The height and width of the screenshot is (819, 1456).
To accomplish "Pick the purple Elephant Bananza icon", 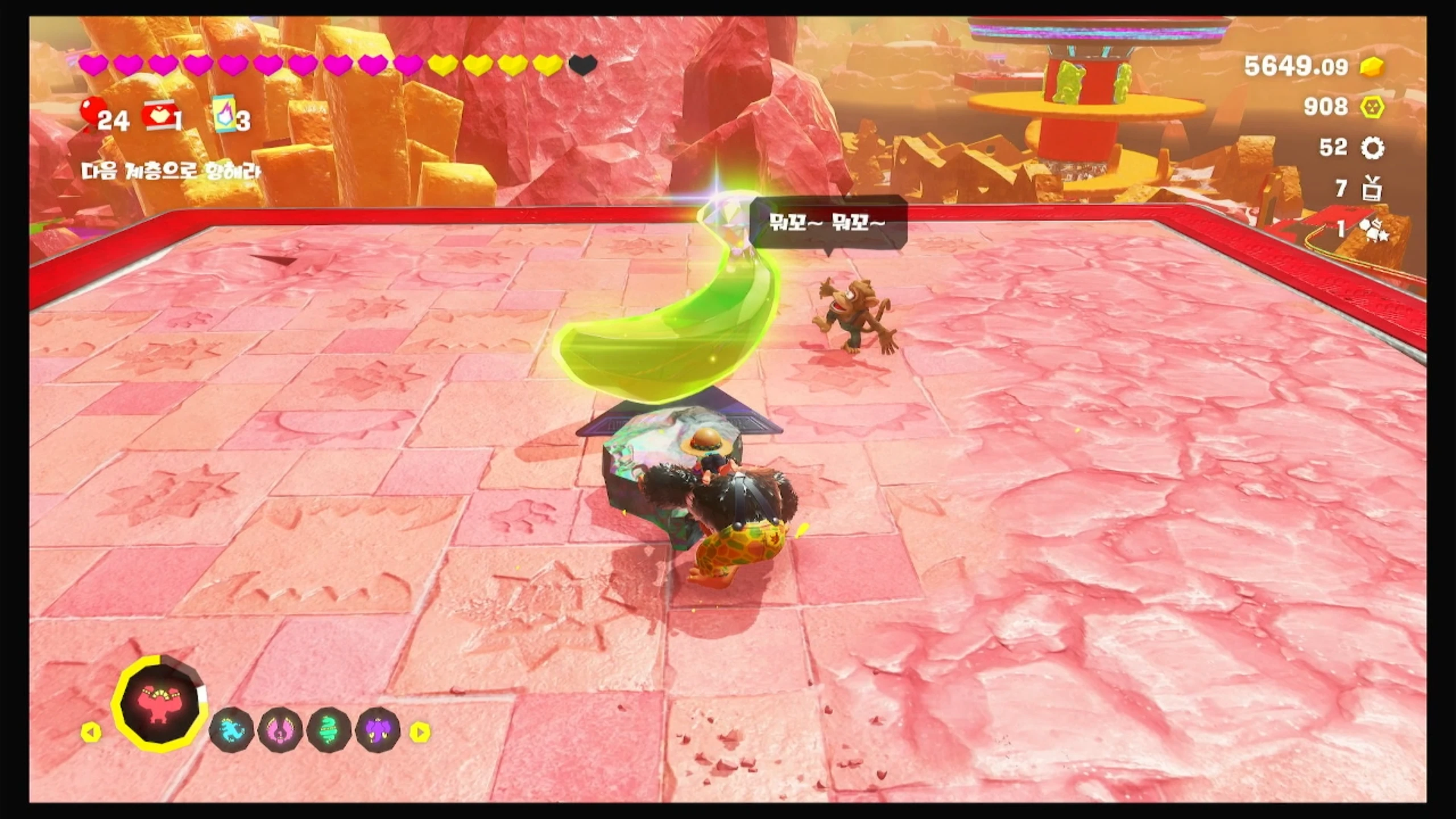I will [x=378, y=730].
